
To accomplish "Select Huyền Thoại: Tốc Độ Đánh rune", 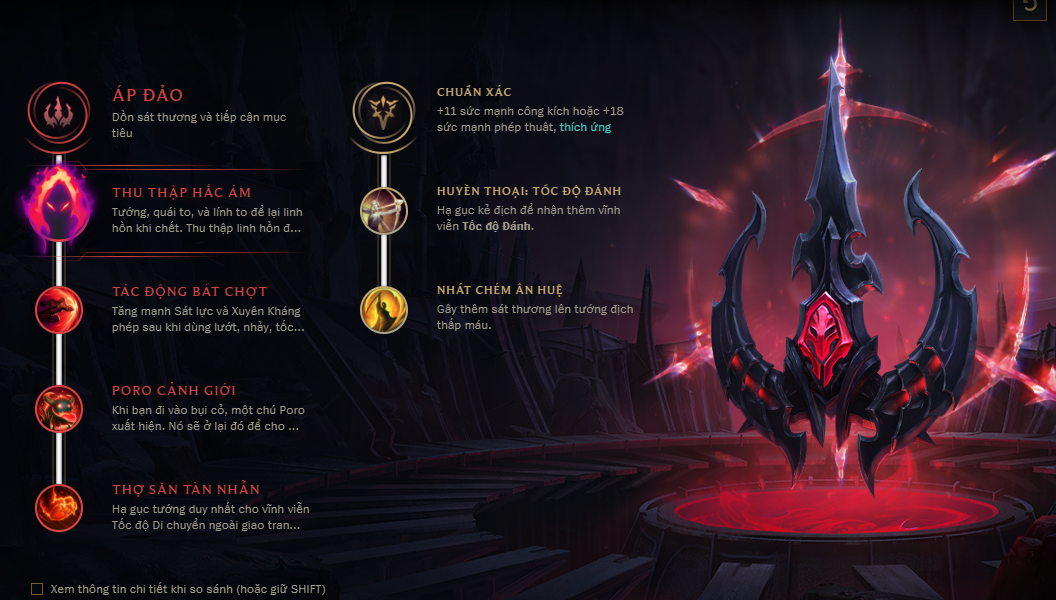I will (x=383, y=210).
